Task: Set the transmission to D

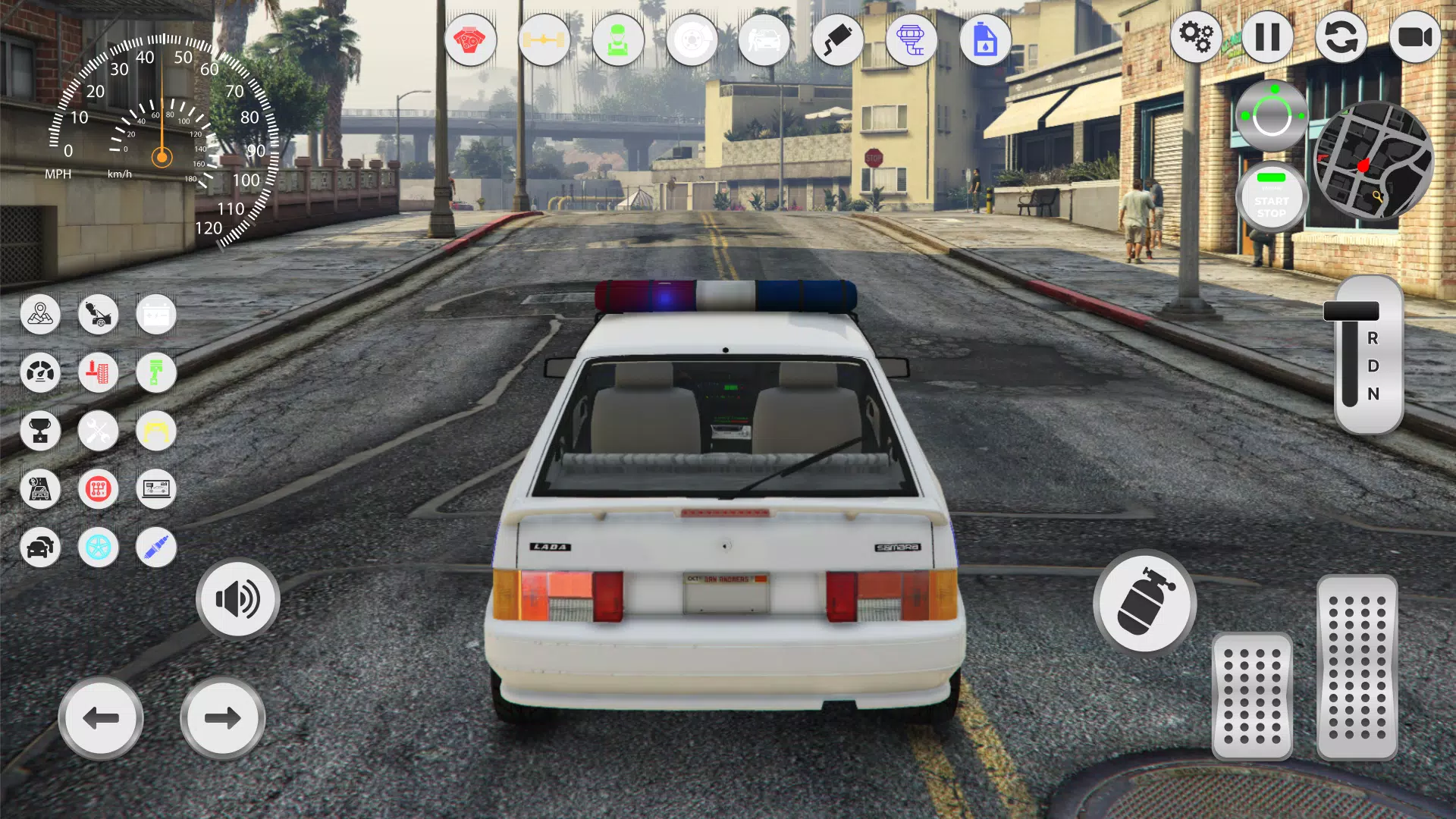Action: tap(1372, 367)
